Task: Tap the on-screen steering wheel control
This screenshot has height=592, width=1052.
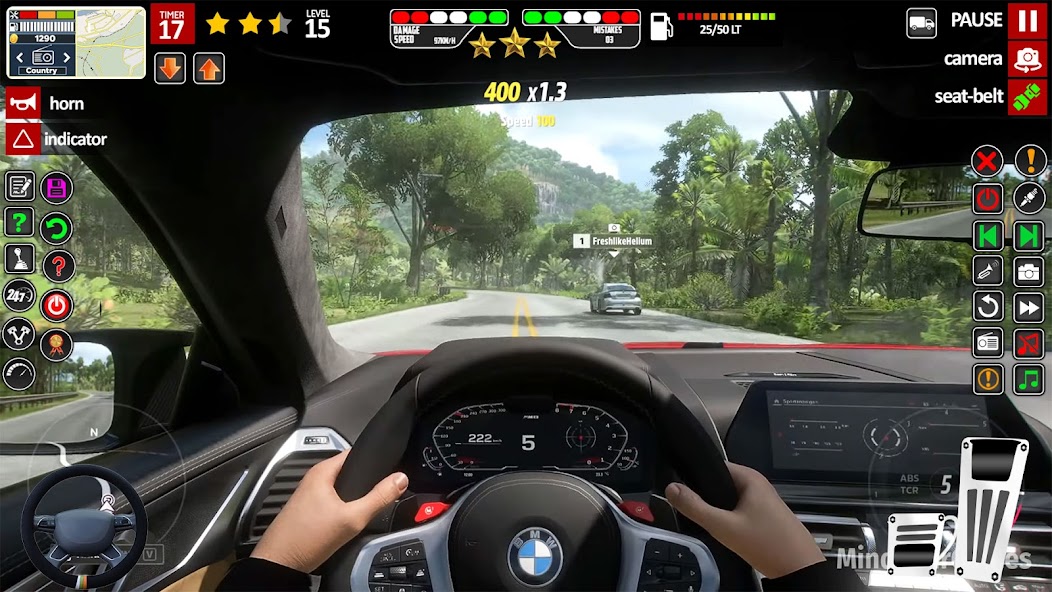Action: (x=83, y=525)
